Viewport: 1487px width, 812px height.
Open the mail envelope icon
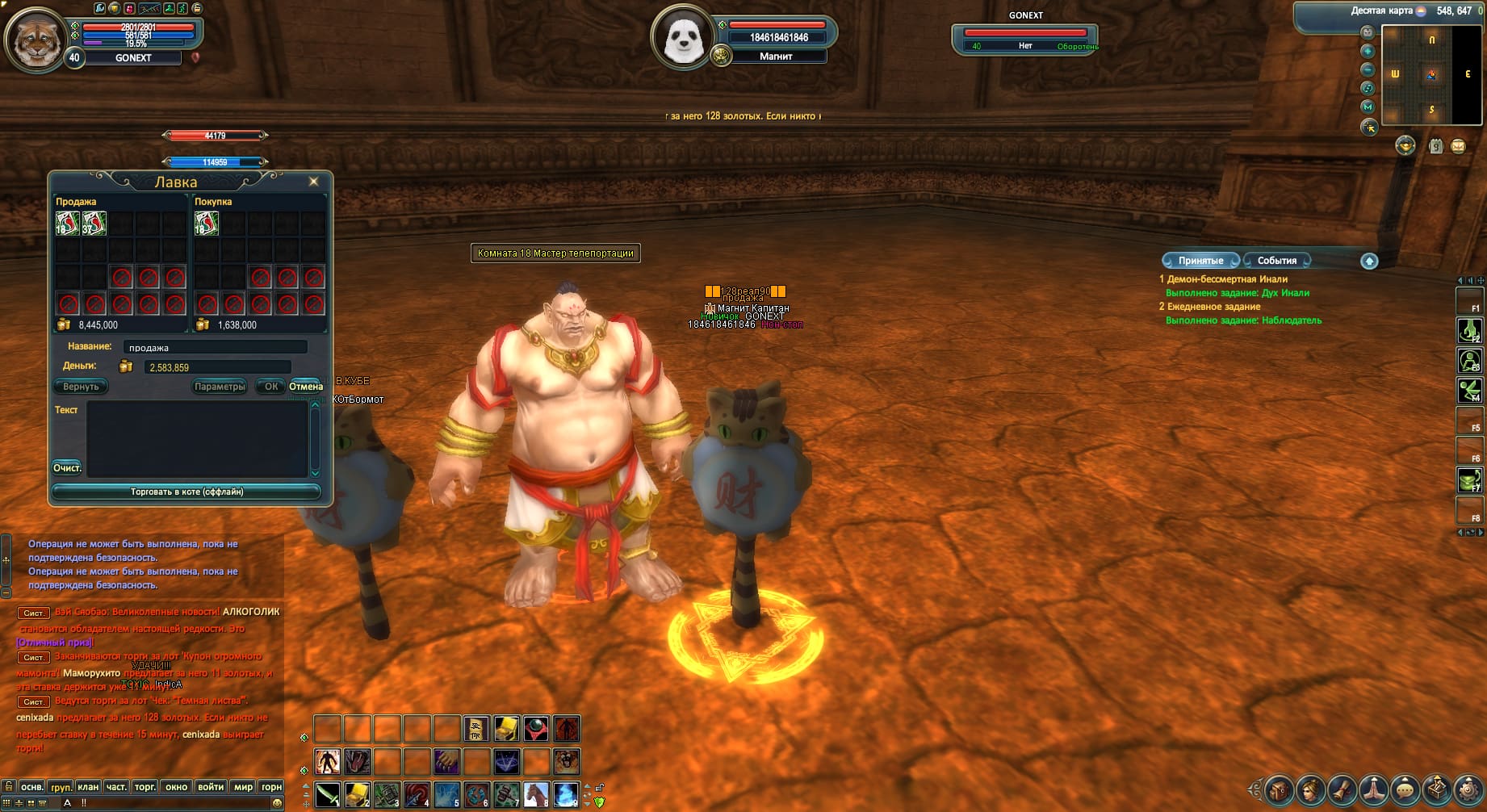pyautogui.click(x=1458, y=146)
